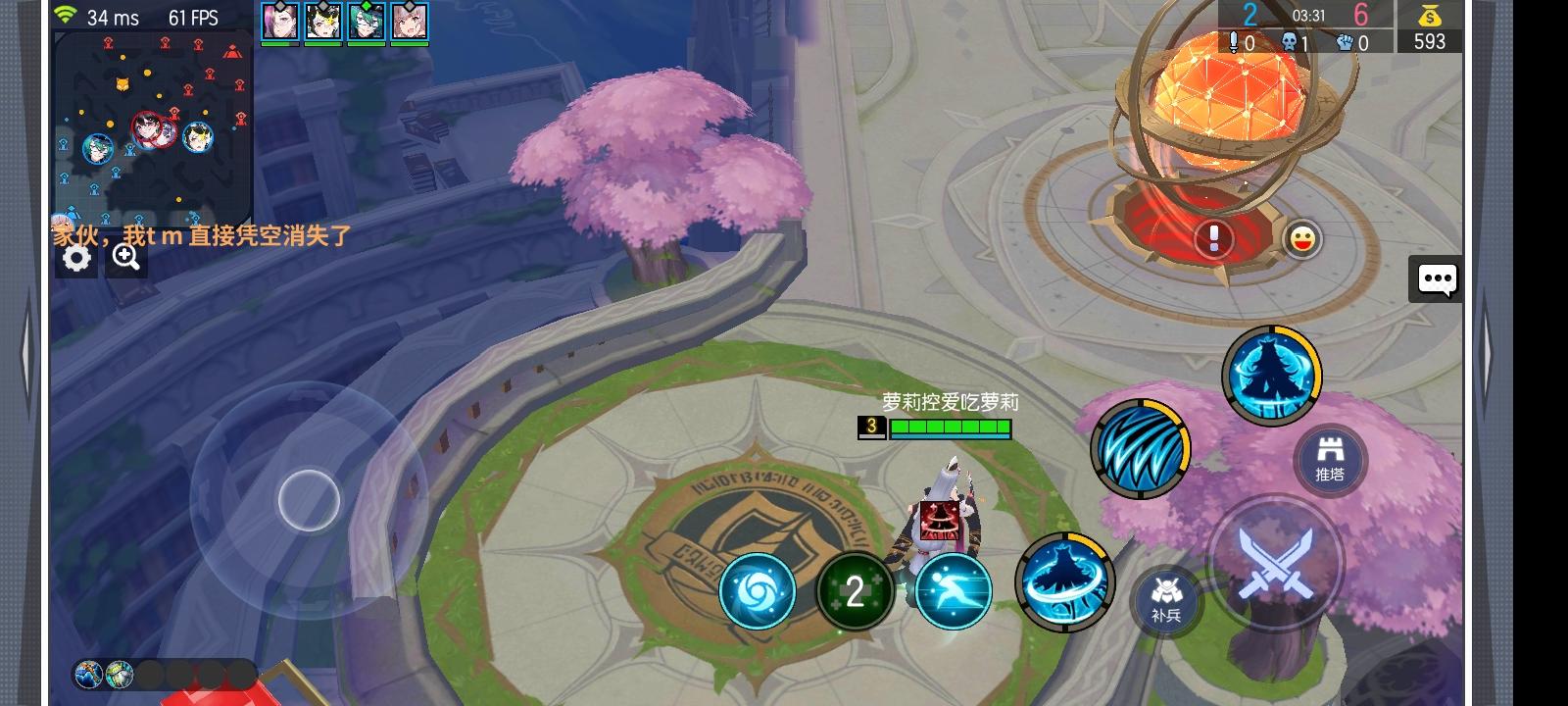Tap the green experience bar above the hero
The image size is (1568, 706).
pos(949,428)
